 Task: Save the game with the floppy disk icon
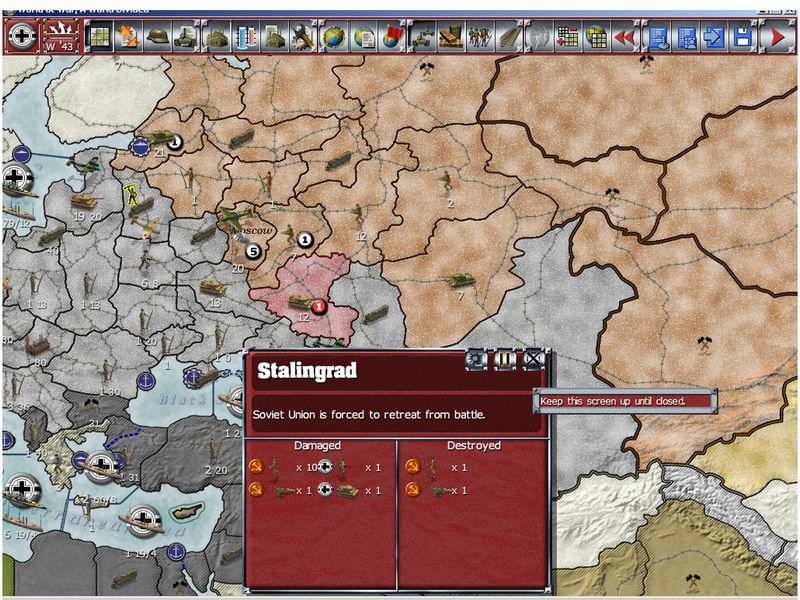tap(743, 37)
